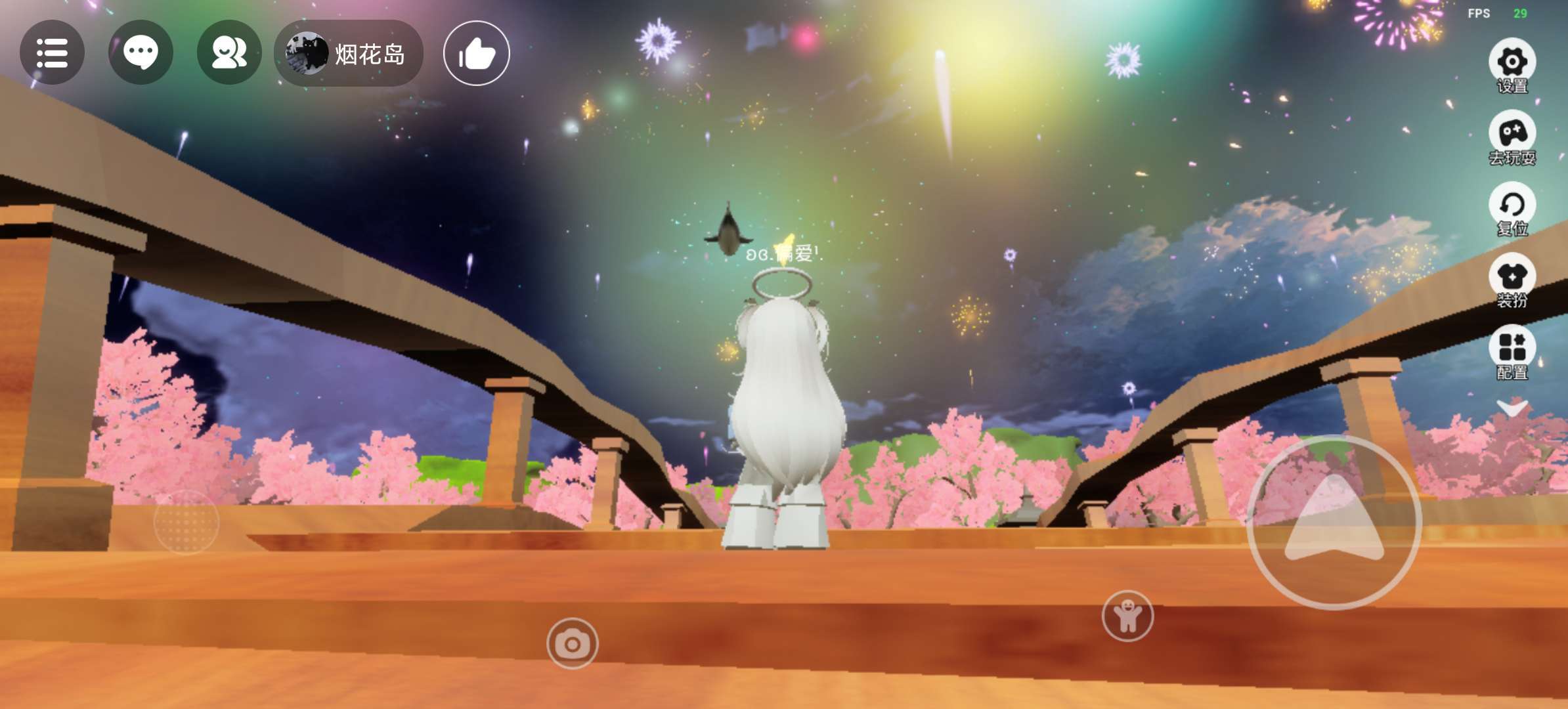This screenshot has height=709, width=1568.
Task: Open 设置 settings gear
Action: pos(1512,66)
